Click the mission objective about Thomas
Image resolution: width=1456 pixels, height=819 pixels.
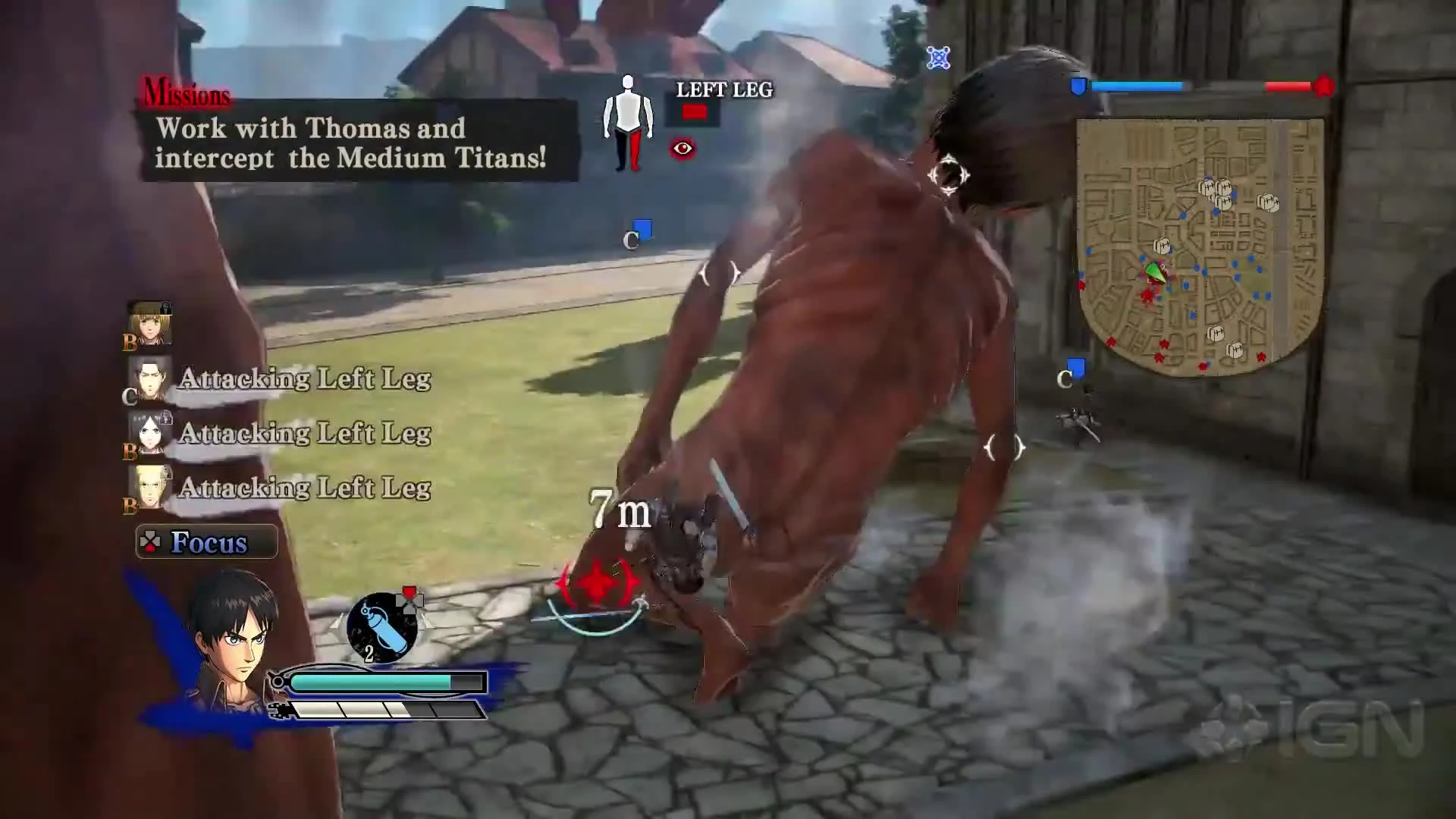[x=334, y=144]
